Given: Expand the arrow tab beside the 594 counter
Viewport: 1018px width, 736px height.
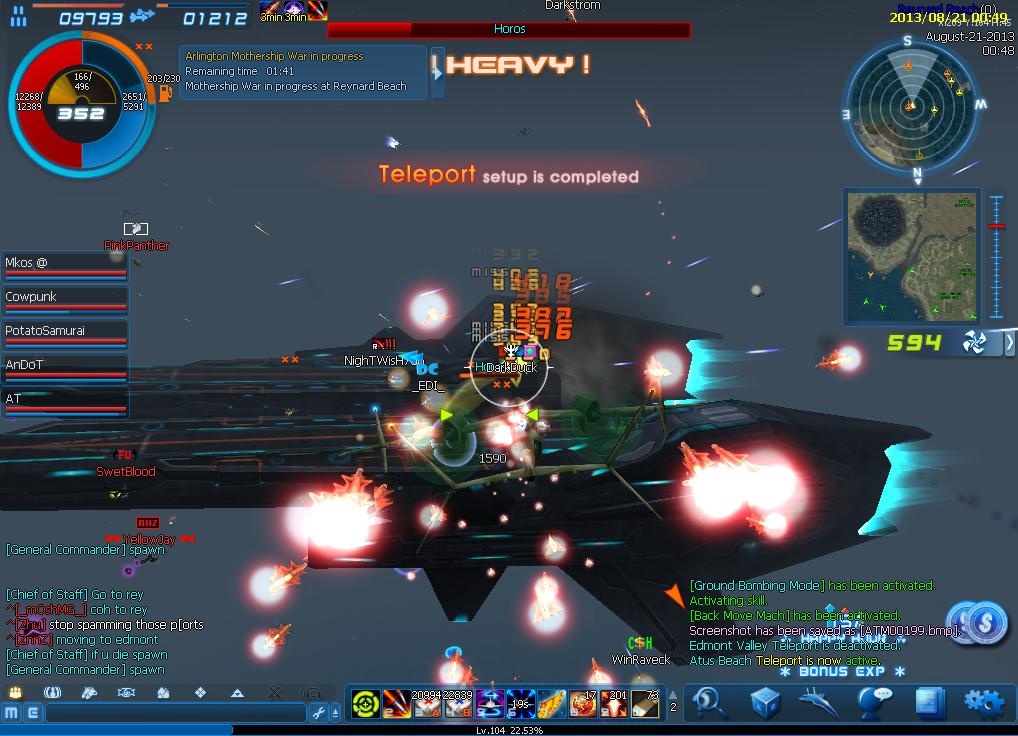Looking at the screenshot, I should 1009,343.
